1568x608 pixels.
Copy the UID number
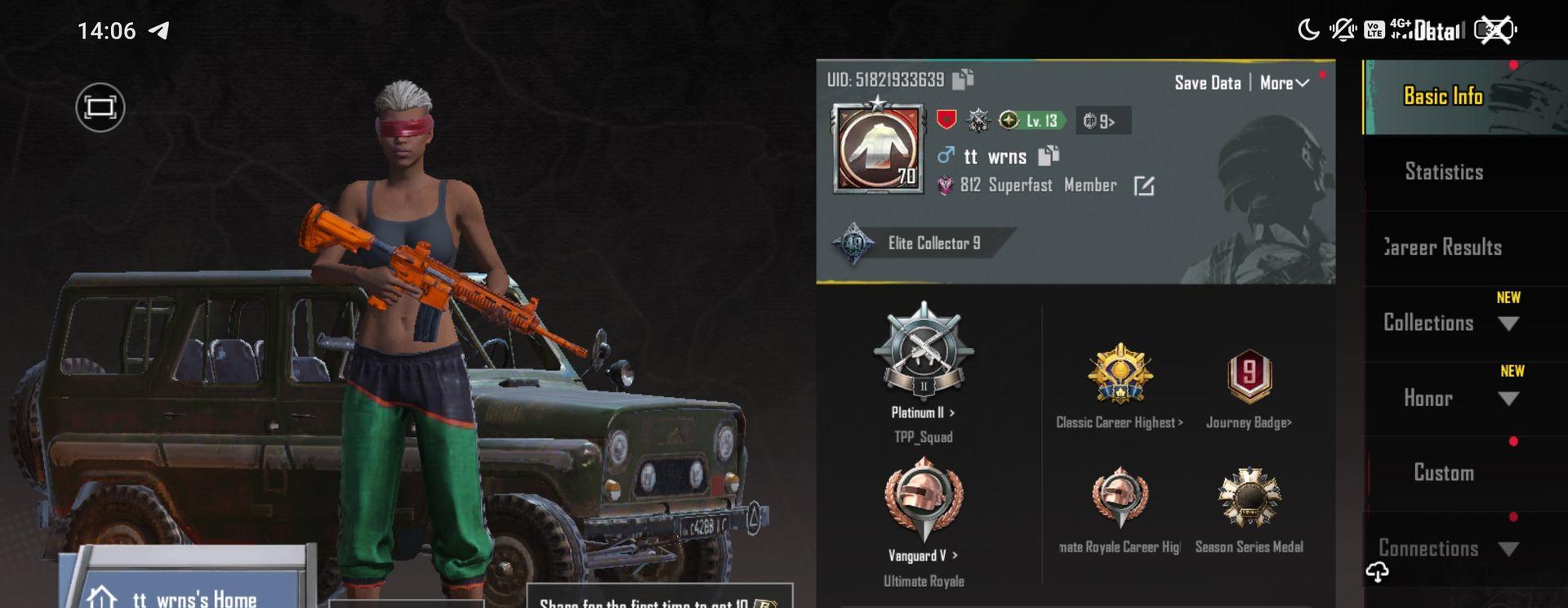point(964,78)
